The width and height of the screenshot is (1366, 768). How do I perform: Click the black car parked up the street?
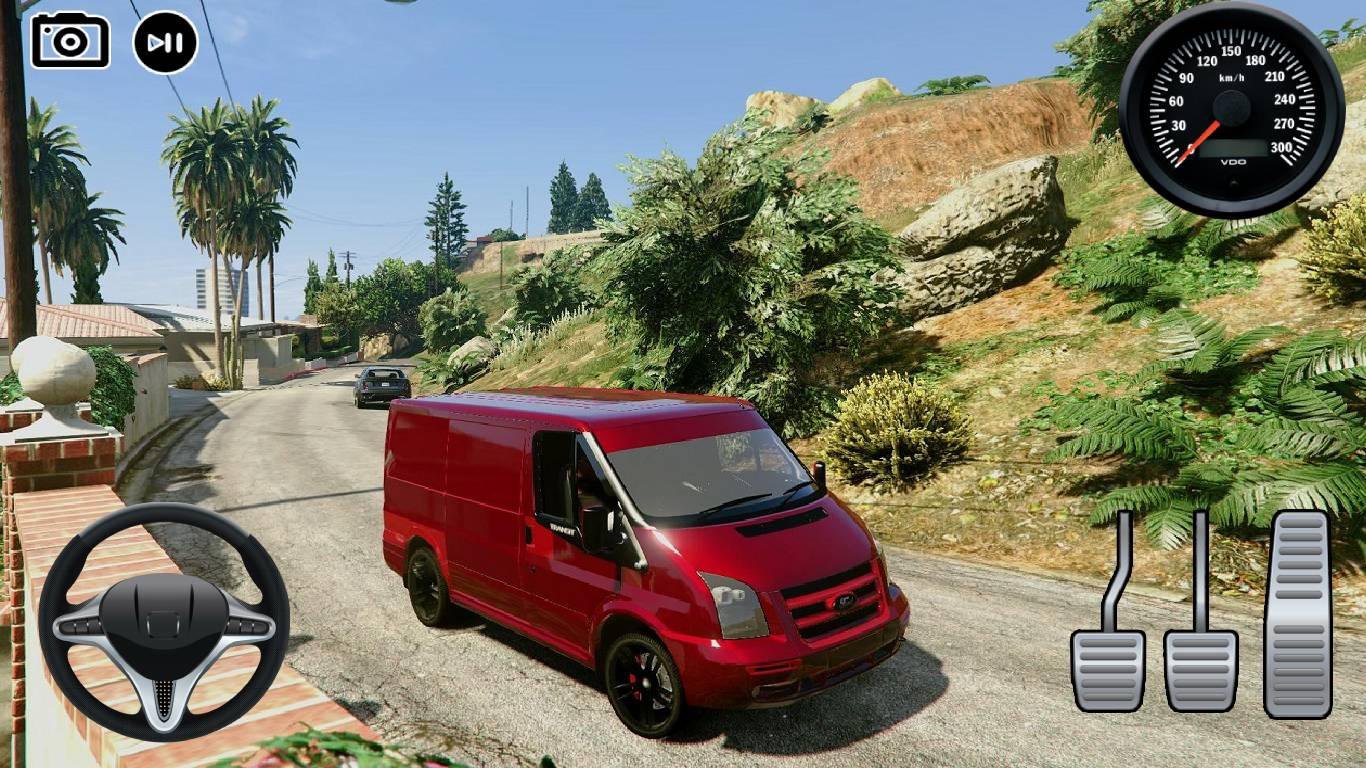point(381,385)
